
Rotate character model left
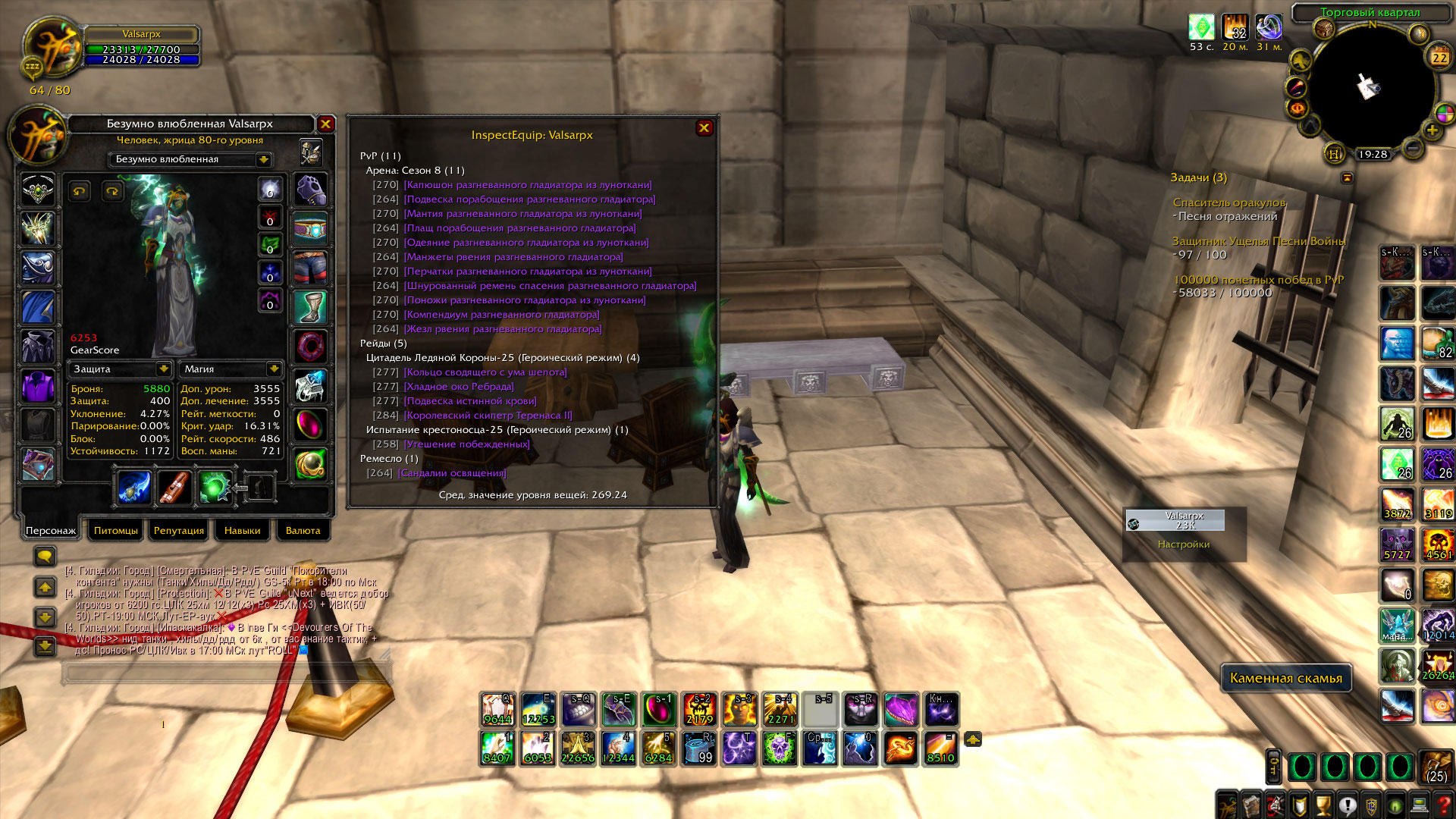click(x=79, y=191)
